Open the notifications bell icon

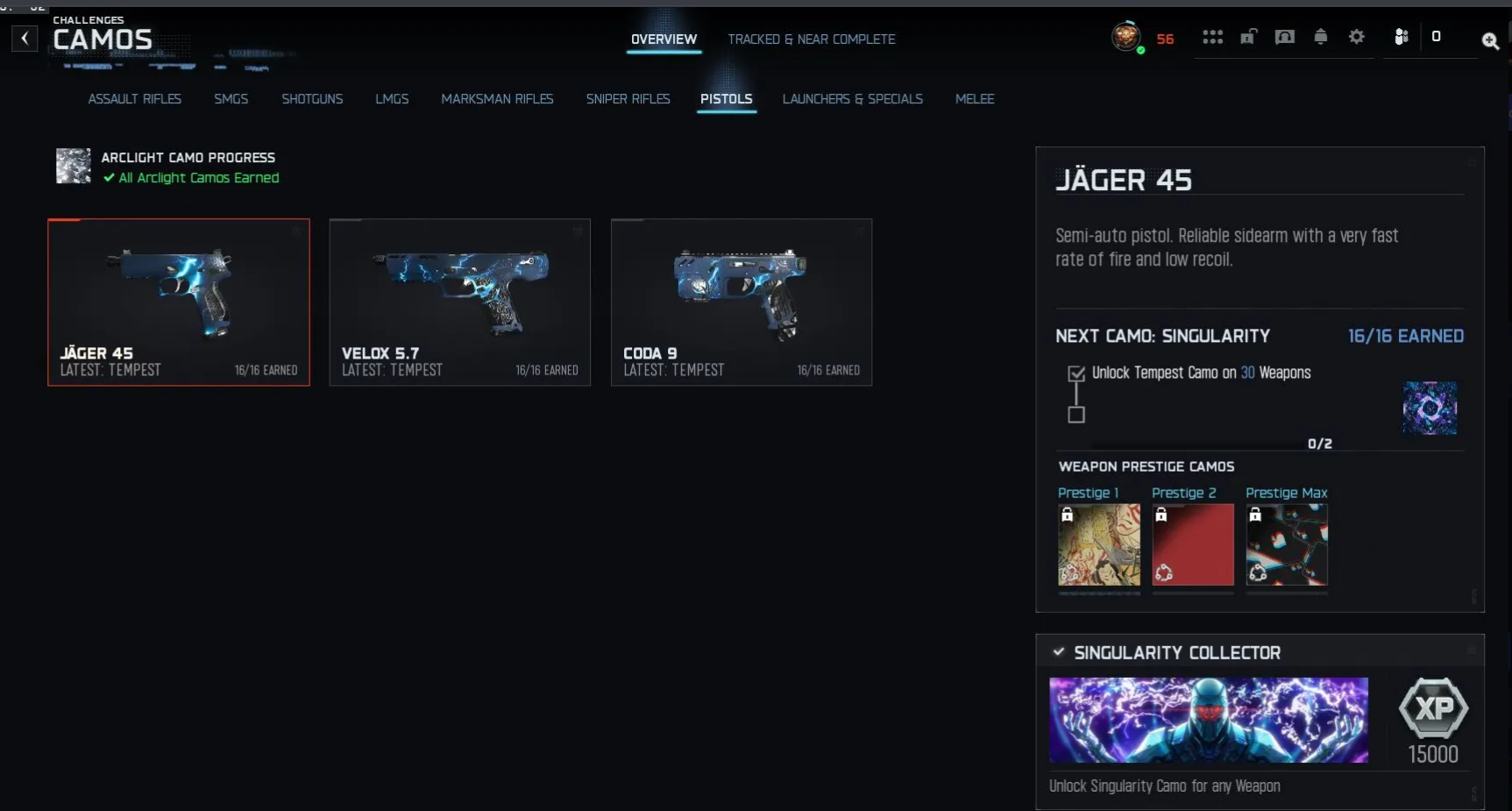[1321, 37]
